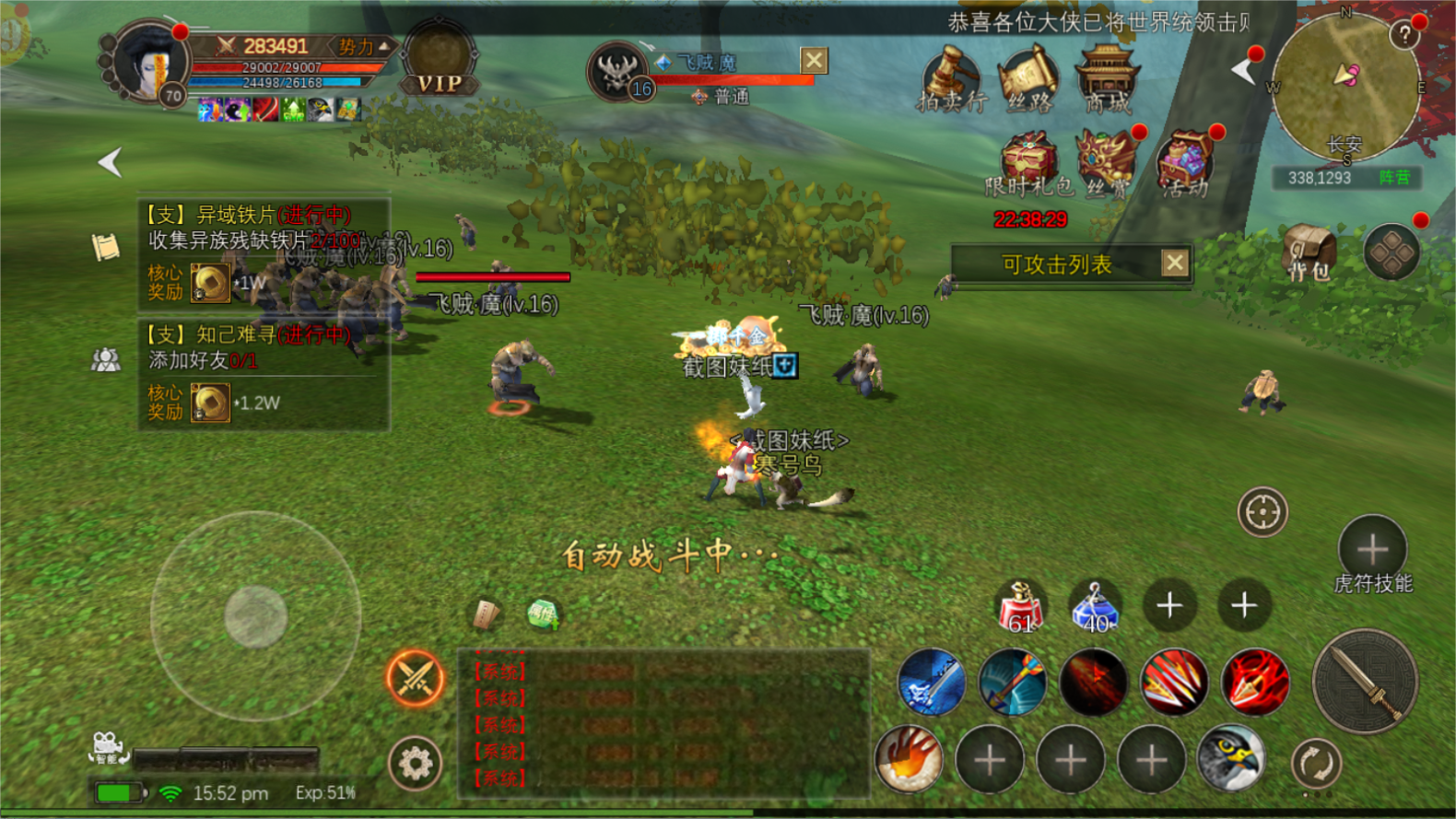The image size is (1456, 819).
Task: Deselect the 飞贼·魔 target frame
Action: pos(814,61)
